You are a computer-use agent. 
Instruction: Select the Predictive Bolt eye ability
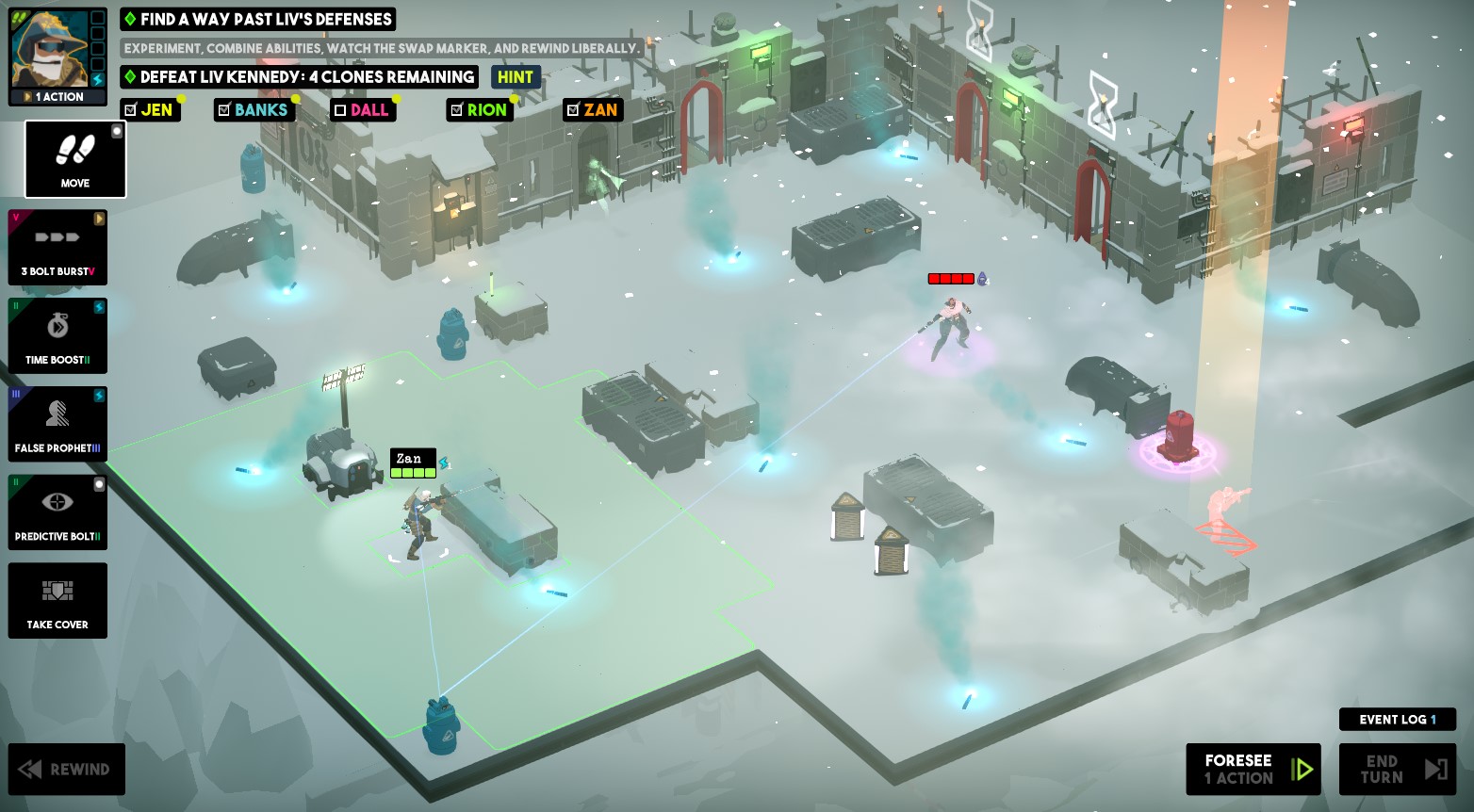coord(57,512)
